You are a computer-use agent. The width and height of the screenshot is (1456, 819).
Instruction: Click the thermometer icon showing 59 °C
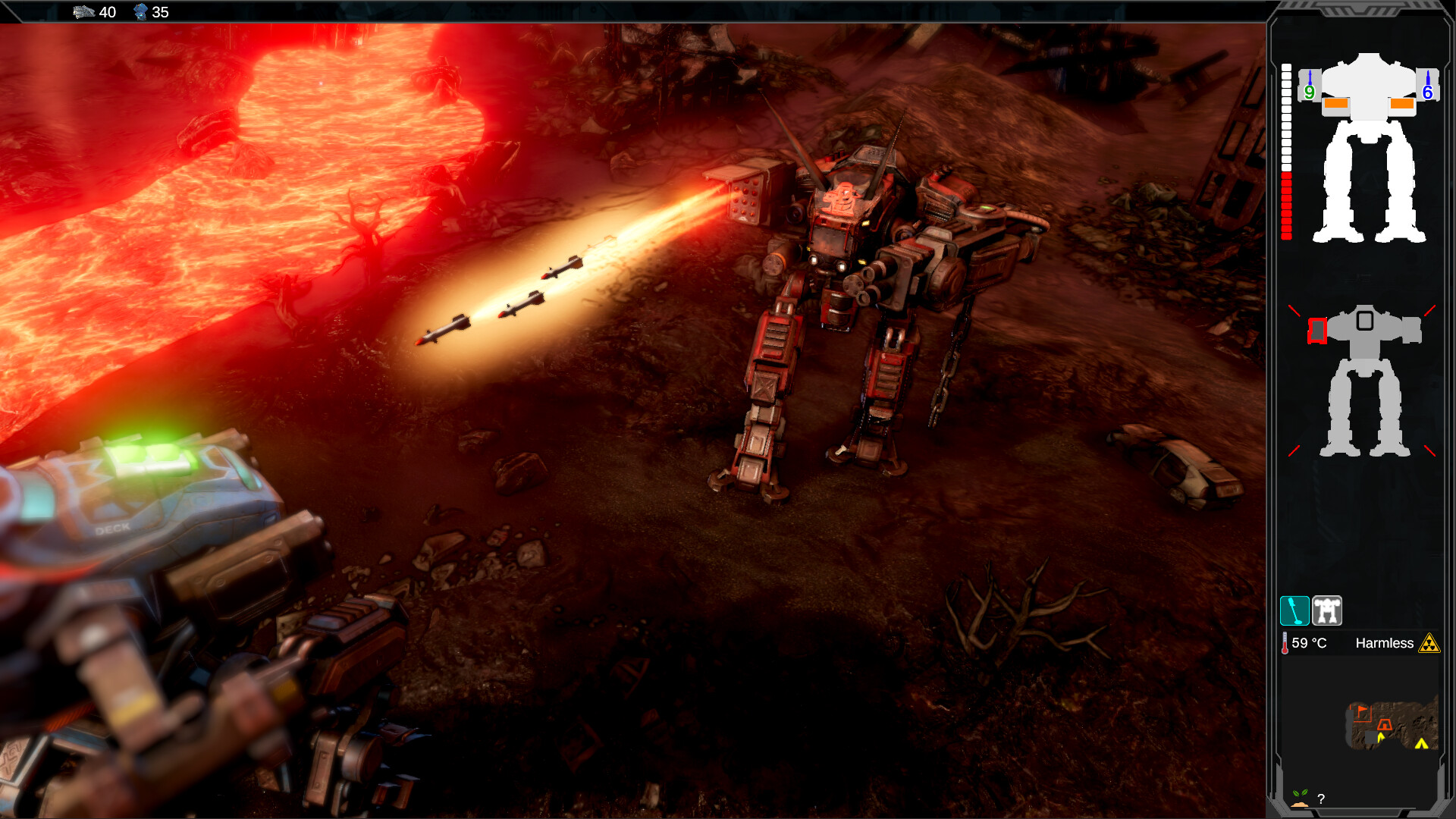1285,642
